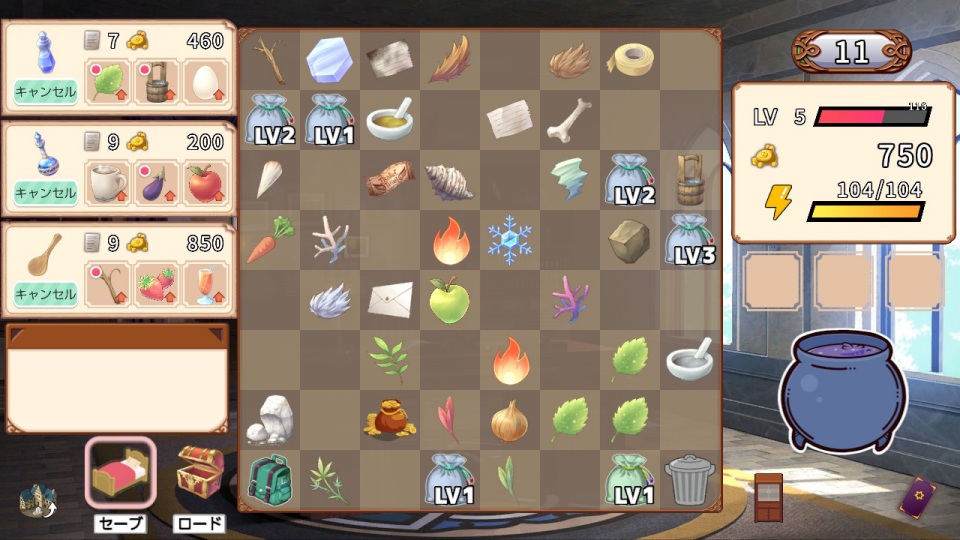Choose the onion tile
The height and width of the screenshot is (540, 960).
[x=509, y=420]
